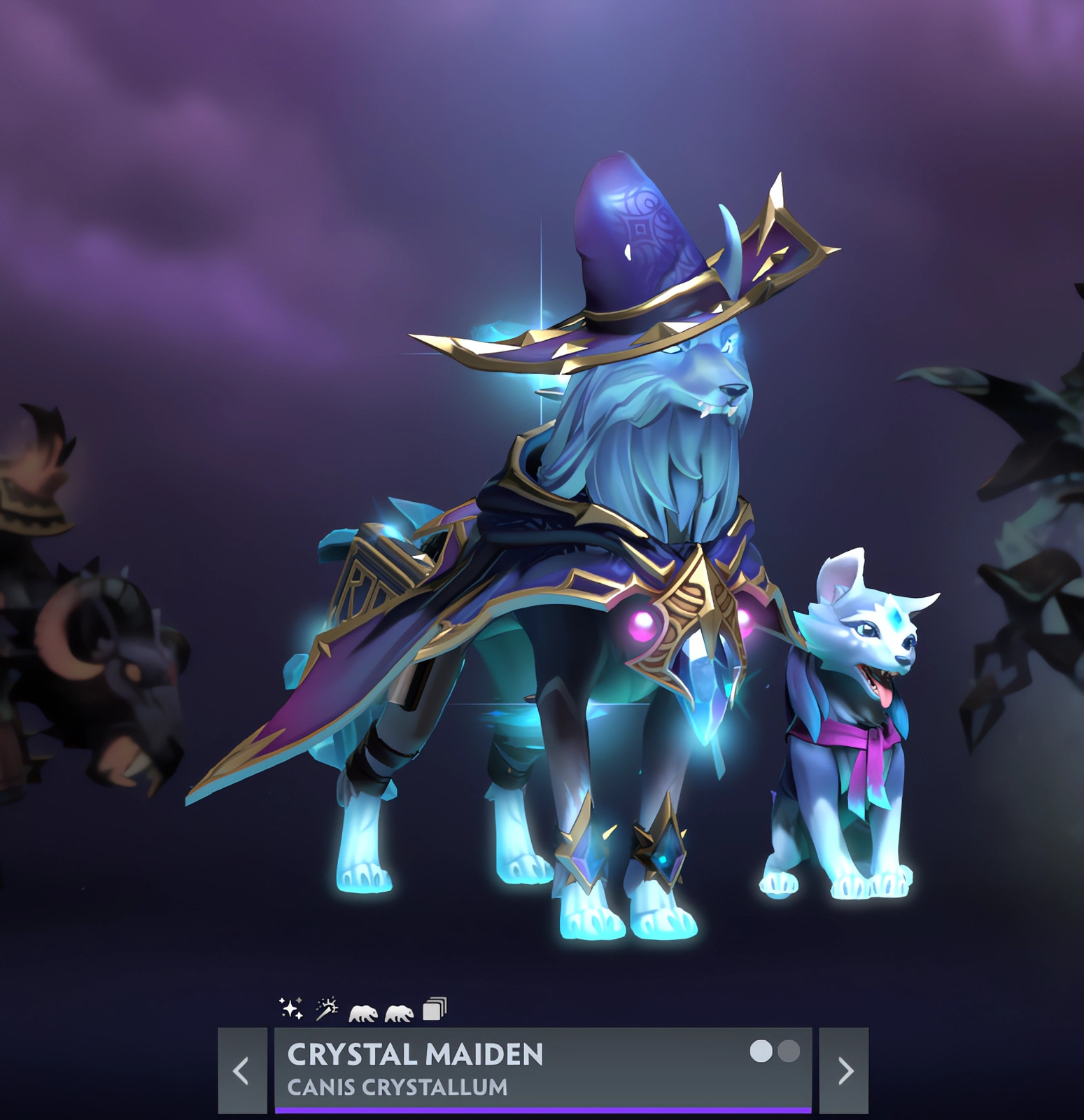Select the bright white style dot
This screenshot has width=1084, height=1120.
[x=761, y=1051]
